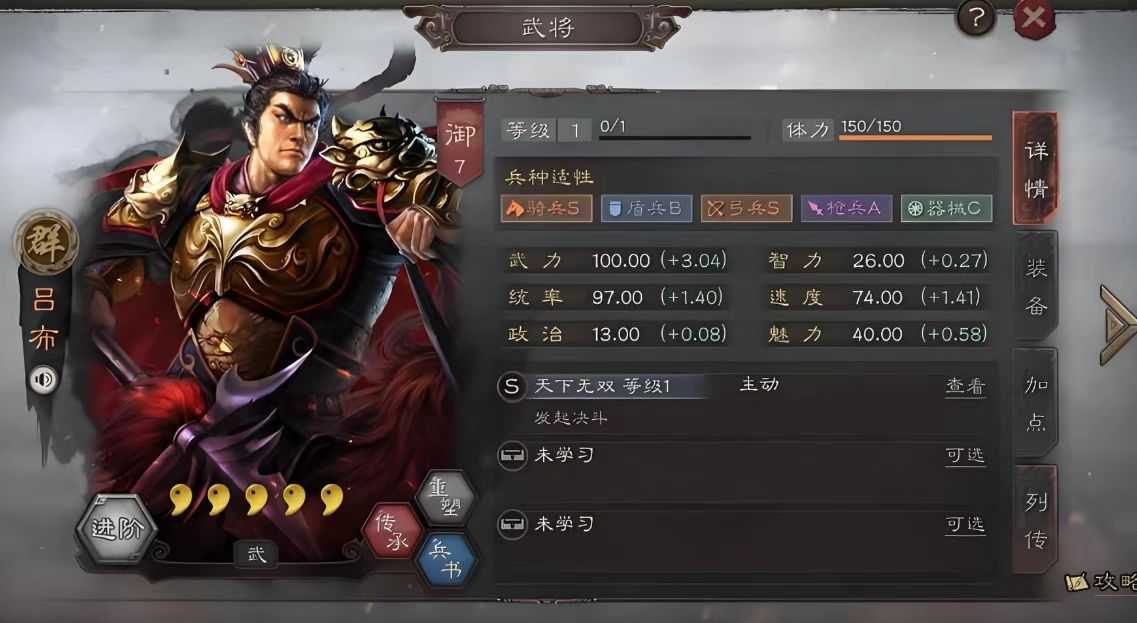View 天下无双 skill with 查看 link
Screen dimensions: 1137x623
click(965, 386)
